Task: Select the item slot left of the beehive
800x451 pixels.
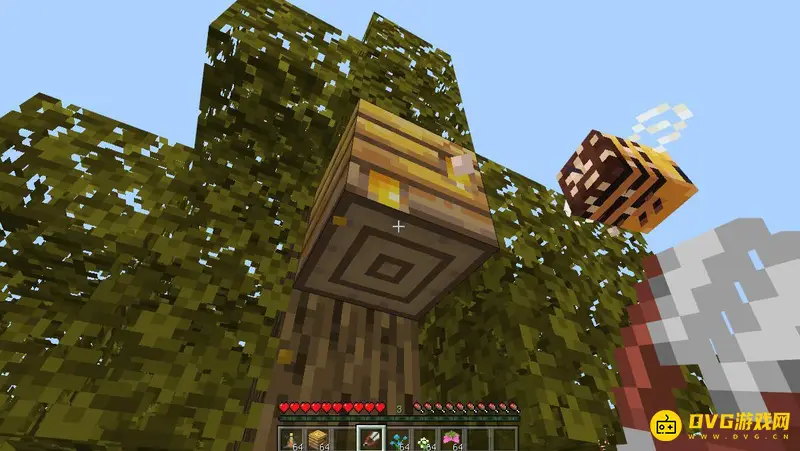Action: pos(294,438)
